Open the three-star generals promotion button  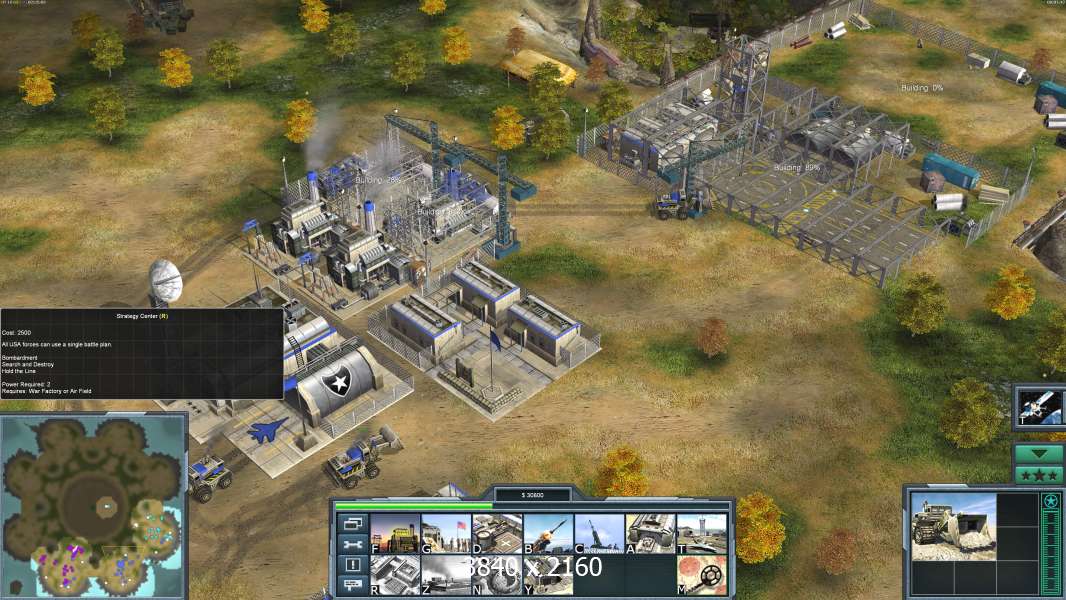point(1039,475)
